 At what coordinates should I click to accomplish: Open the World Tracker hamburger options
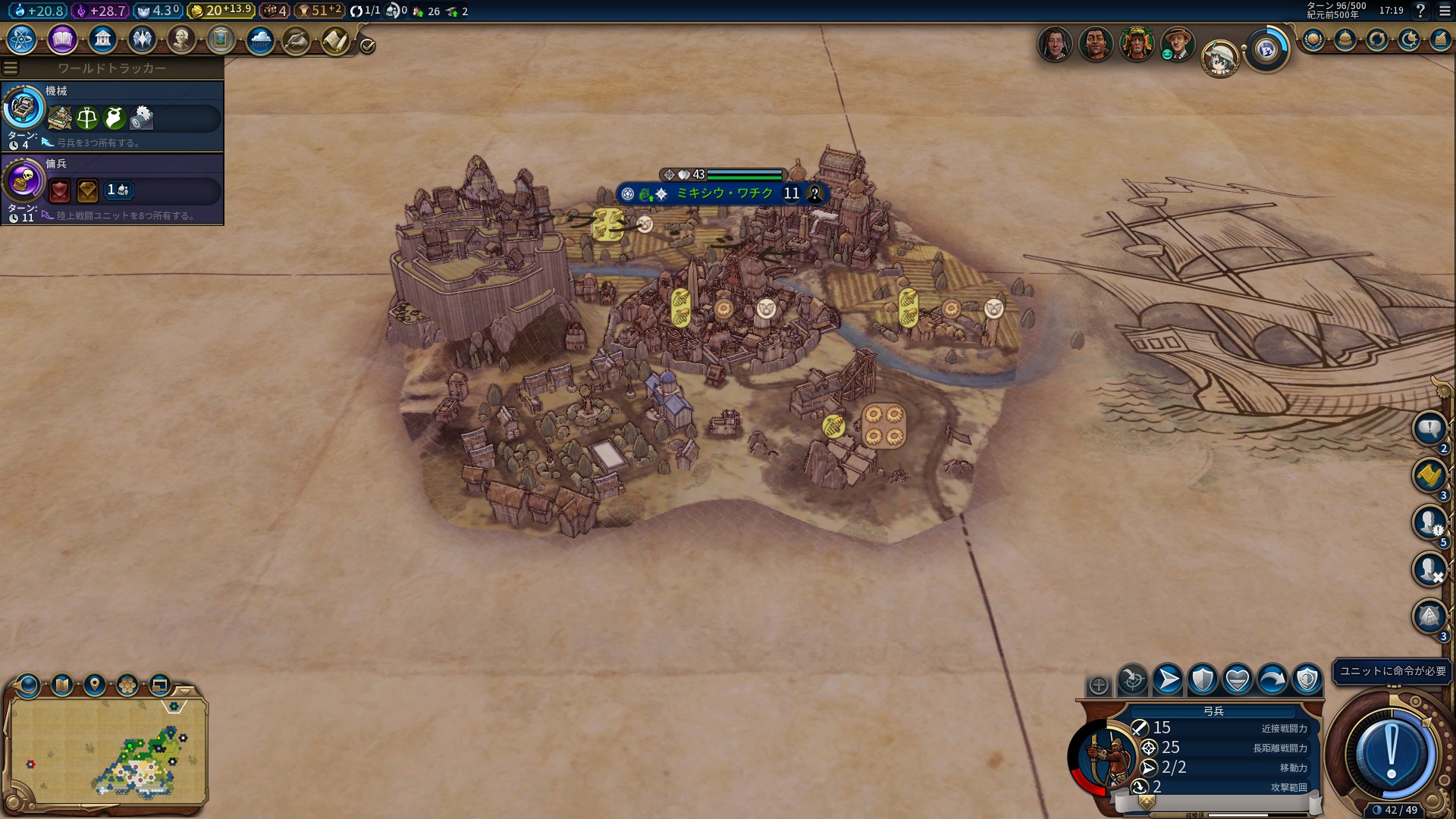coord(11,68)
